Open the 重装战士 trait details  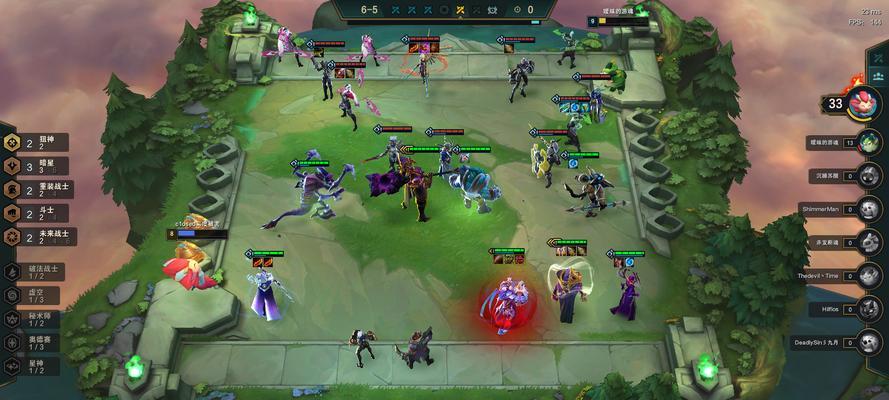pyautogui.click(x=37, y=189)
